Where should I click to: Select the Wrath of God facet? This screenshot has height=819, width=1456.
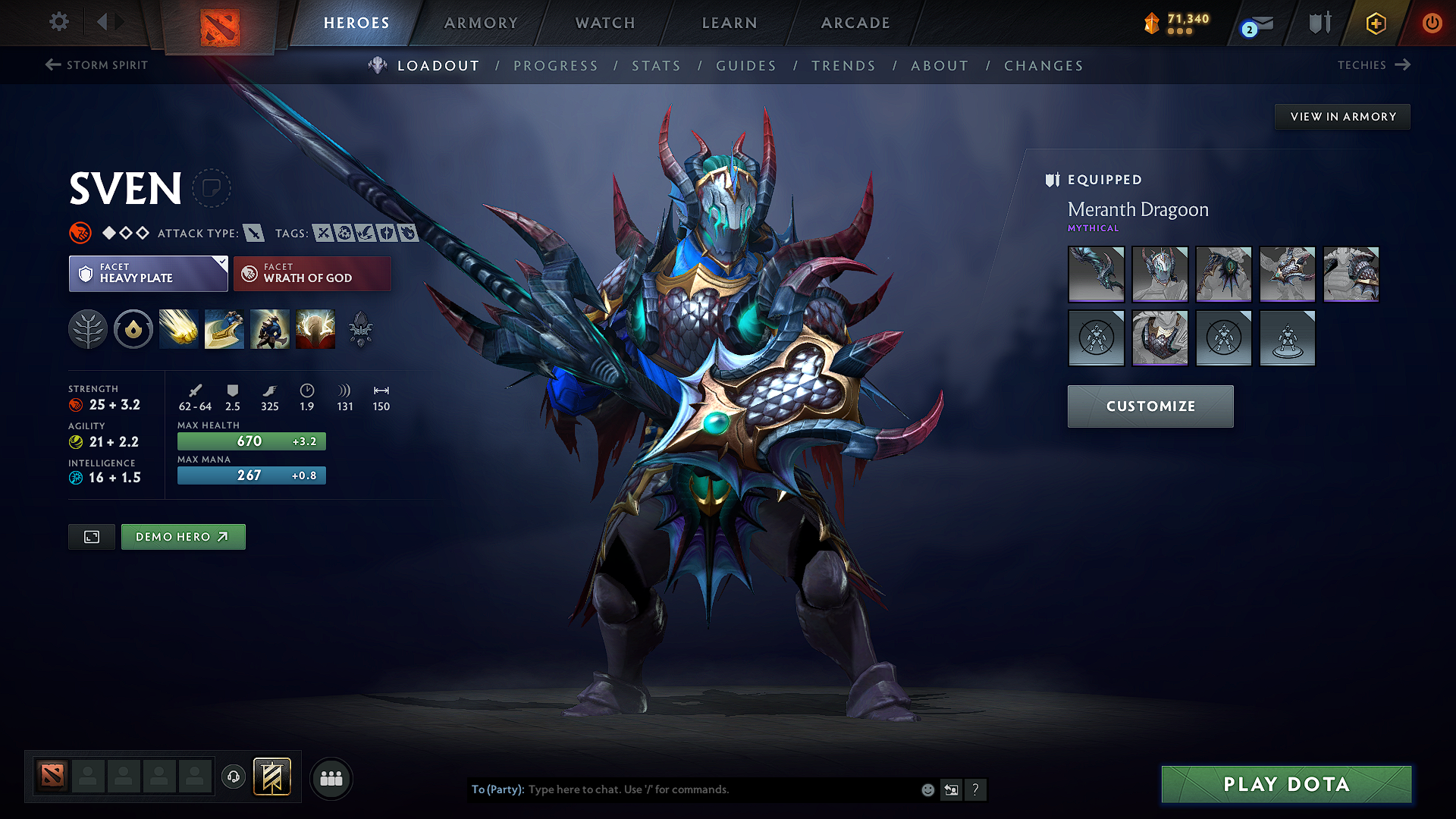point(312,273)
